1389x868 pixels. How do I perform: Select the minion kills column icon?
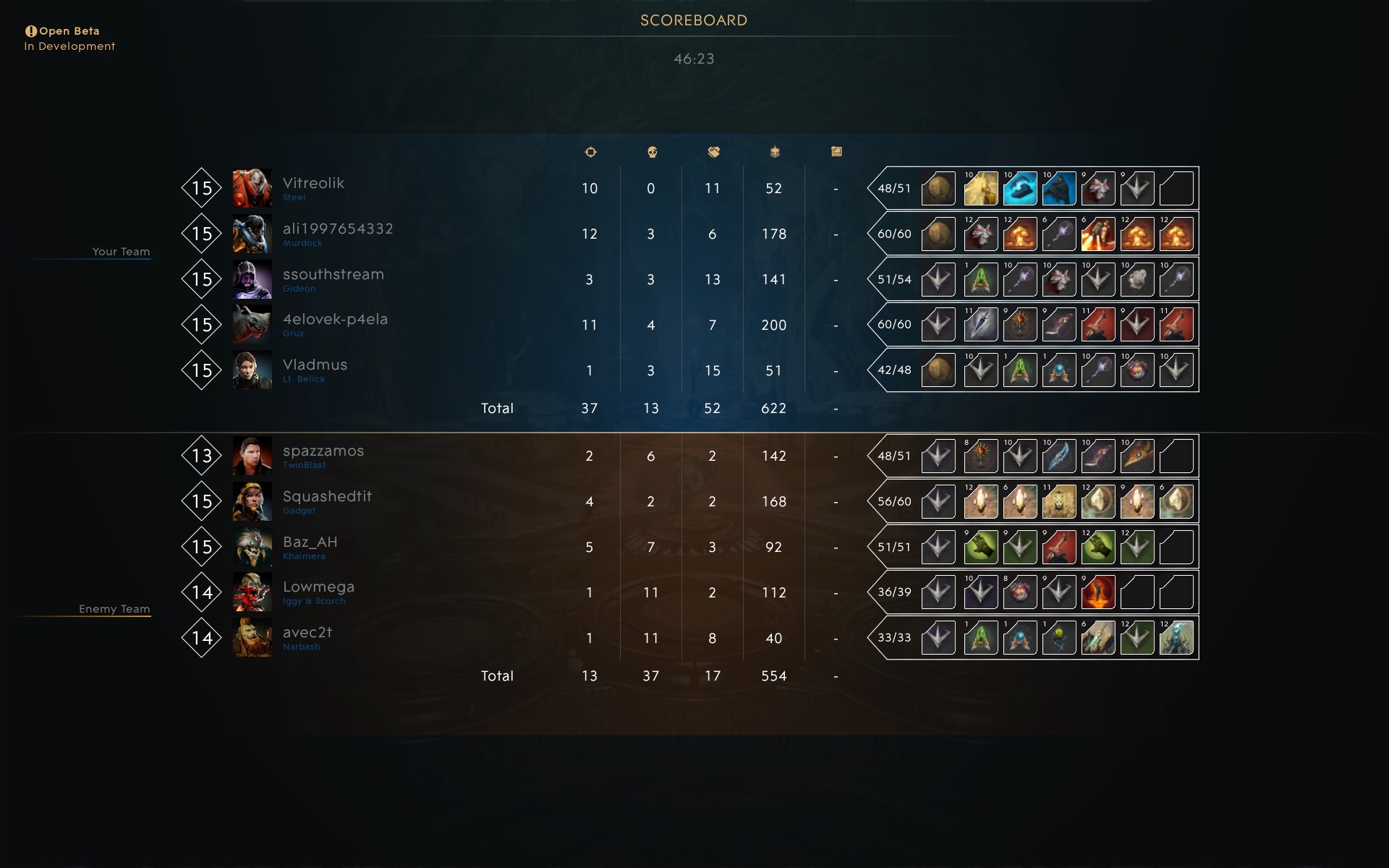click(775, 152)
